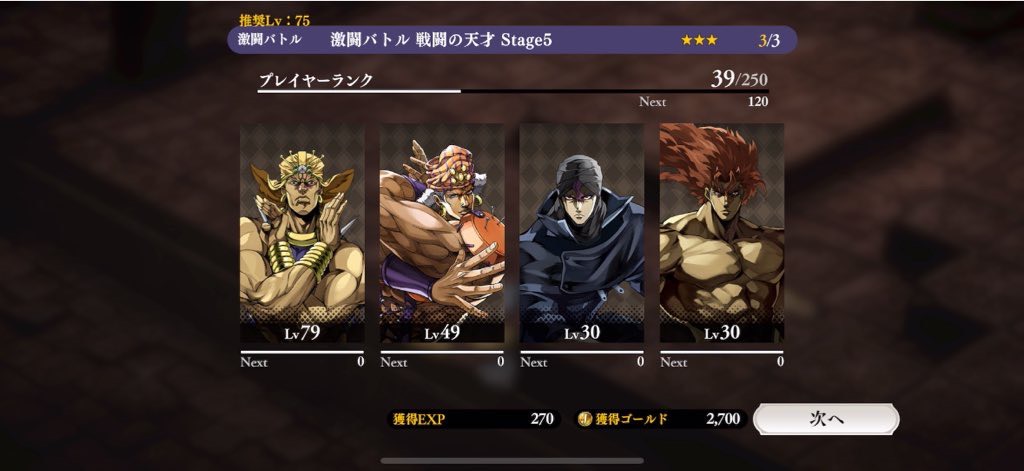Select the red-haired Lv30 character card
The height and width of the screenshot is (471, 1024).
(x=722, y=234)
